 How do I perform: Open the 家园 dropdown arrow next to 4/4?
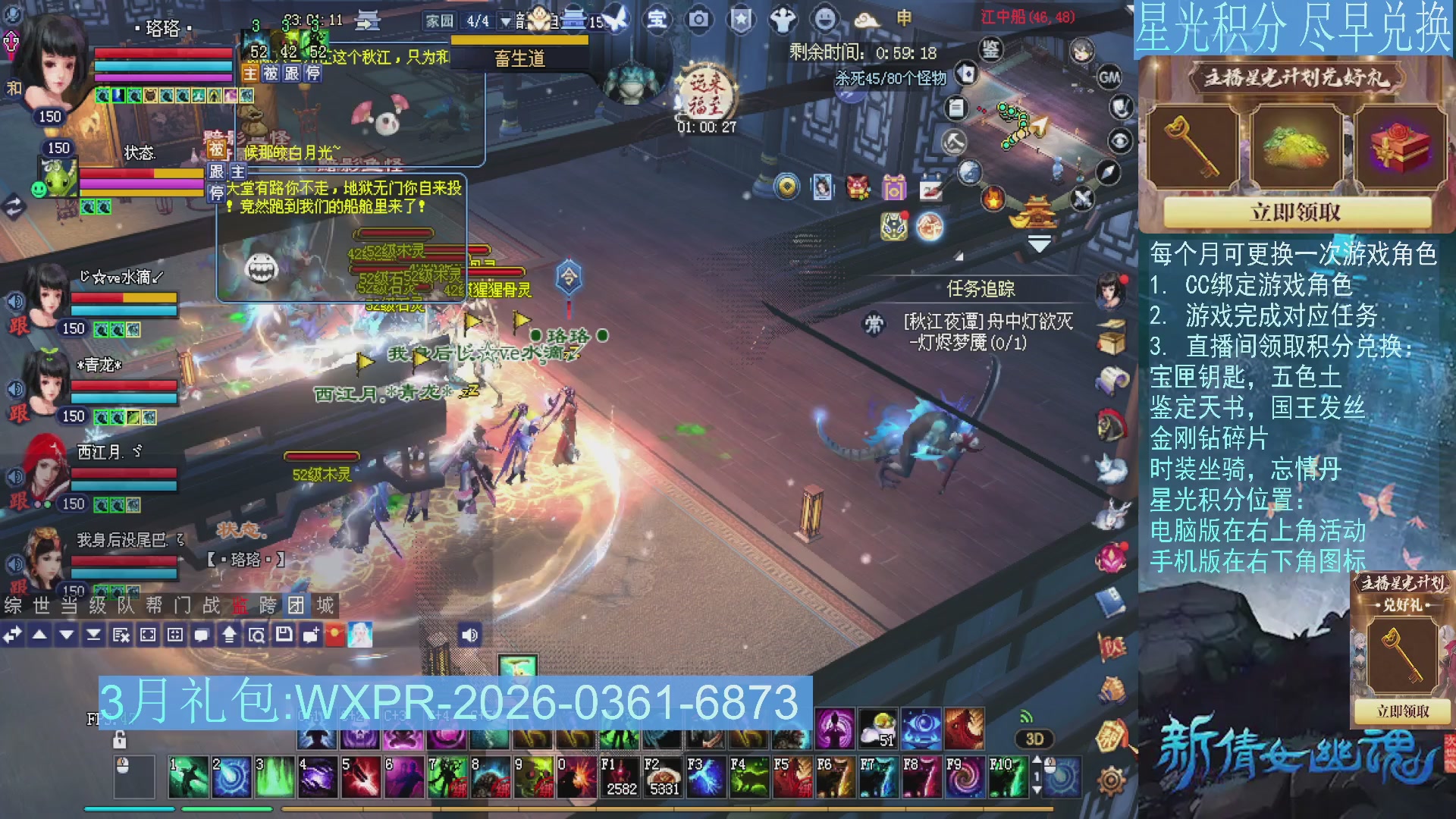(x=504, y=21)
